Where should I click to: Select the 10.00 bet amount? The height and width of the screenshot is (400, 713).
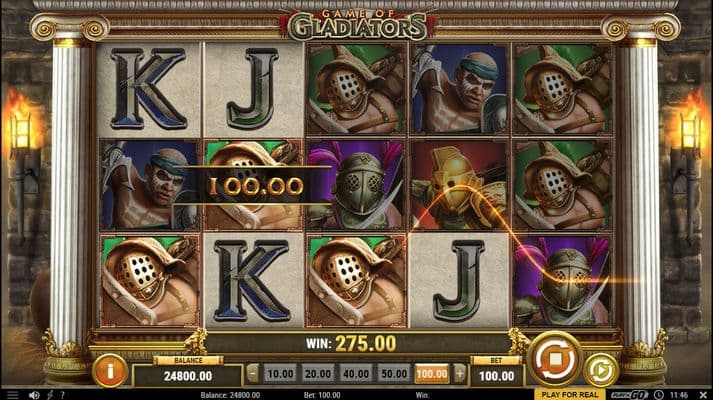click(281, 373)
